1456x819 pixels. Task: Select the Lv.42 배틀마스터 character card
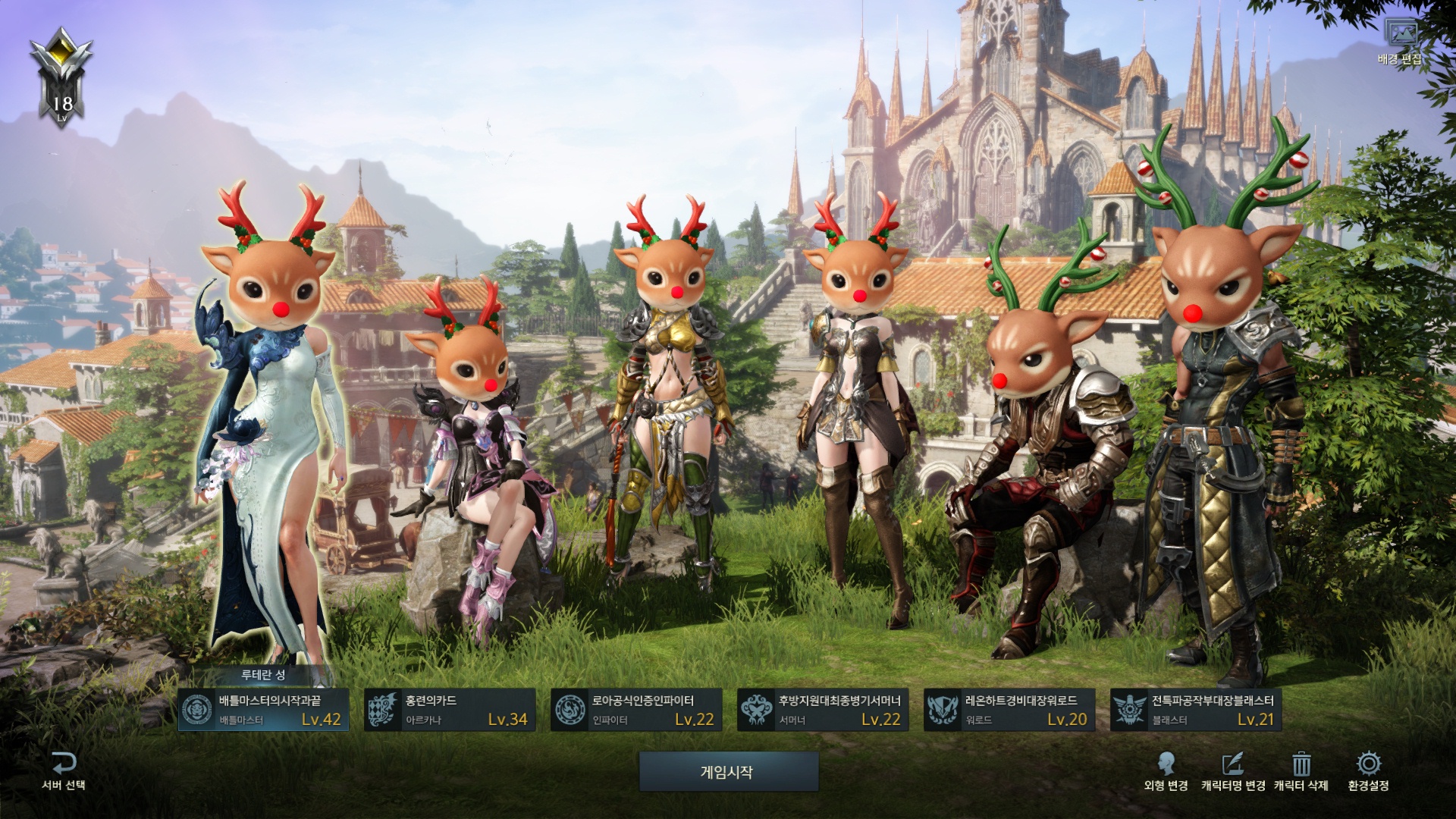click(263, 710)
